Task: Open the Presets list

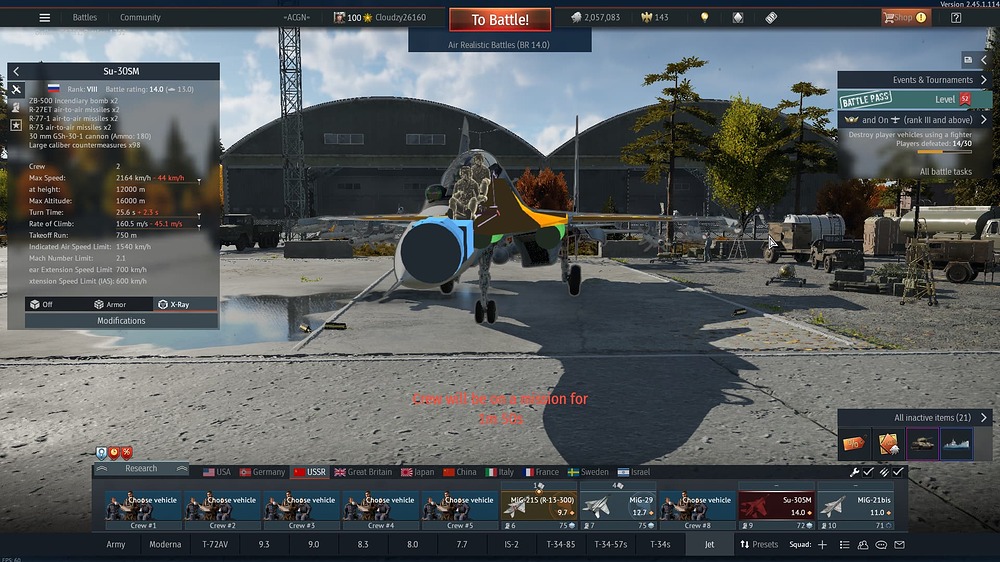Action: point(759,545)
